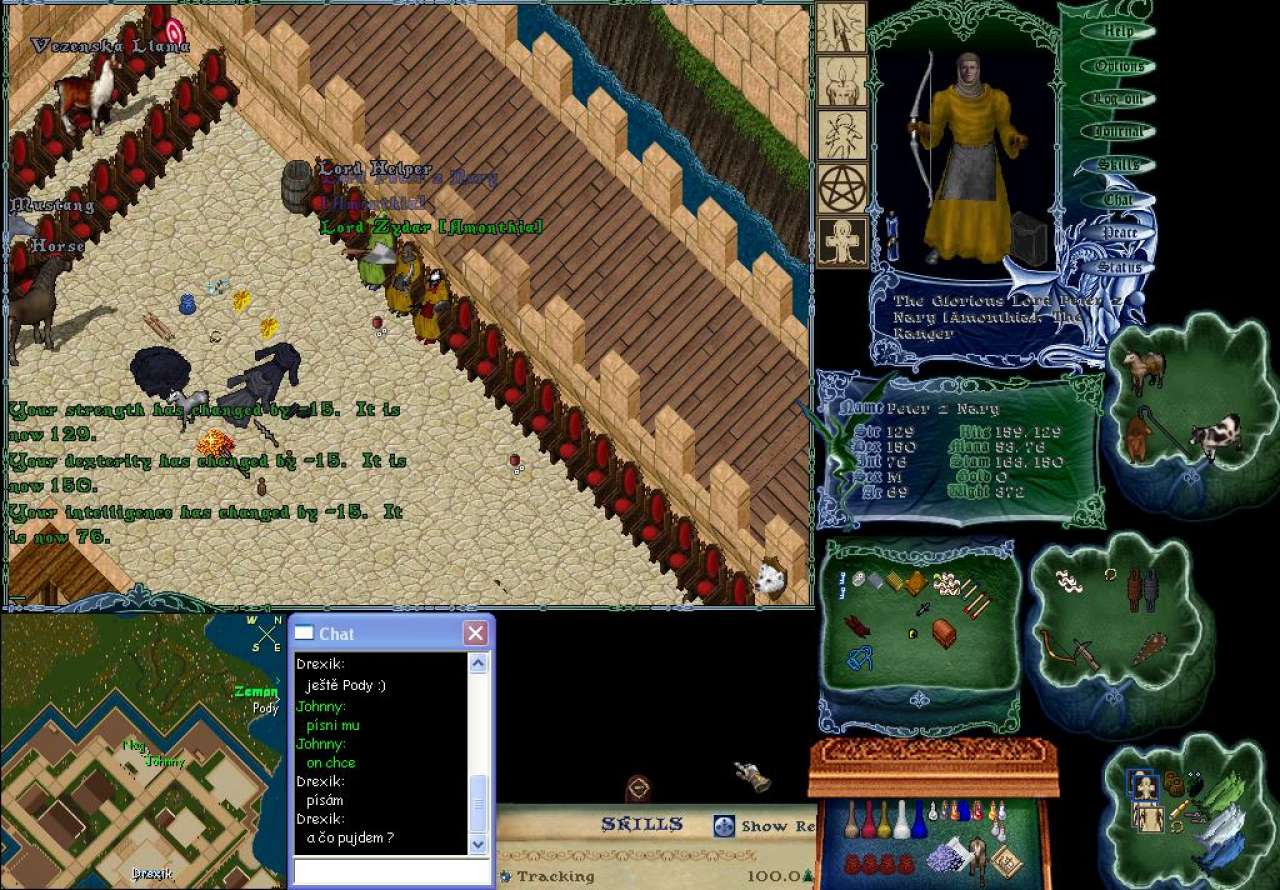1280x890 pixels.
Task: Select the ankh cross icon
Action: 842,242
